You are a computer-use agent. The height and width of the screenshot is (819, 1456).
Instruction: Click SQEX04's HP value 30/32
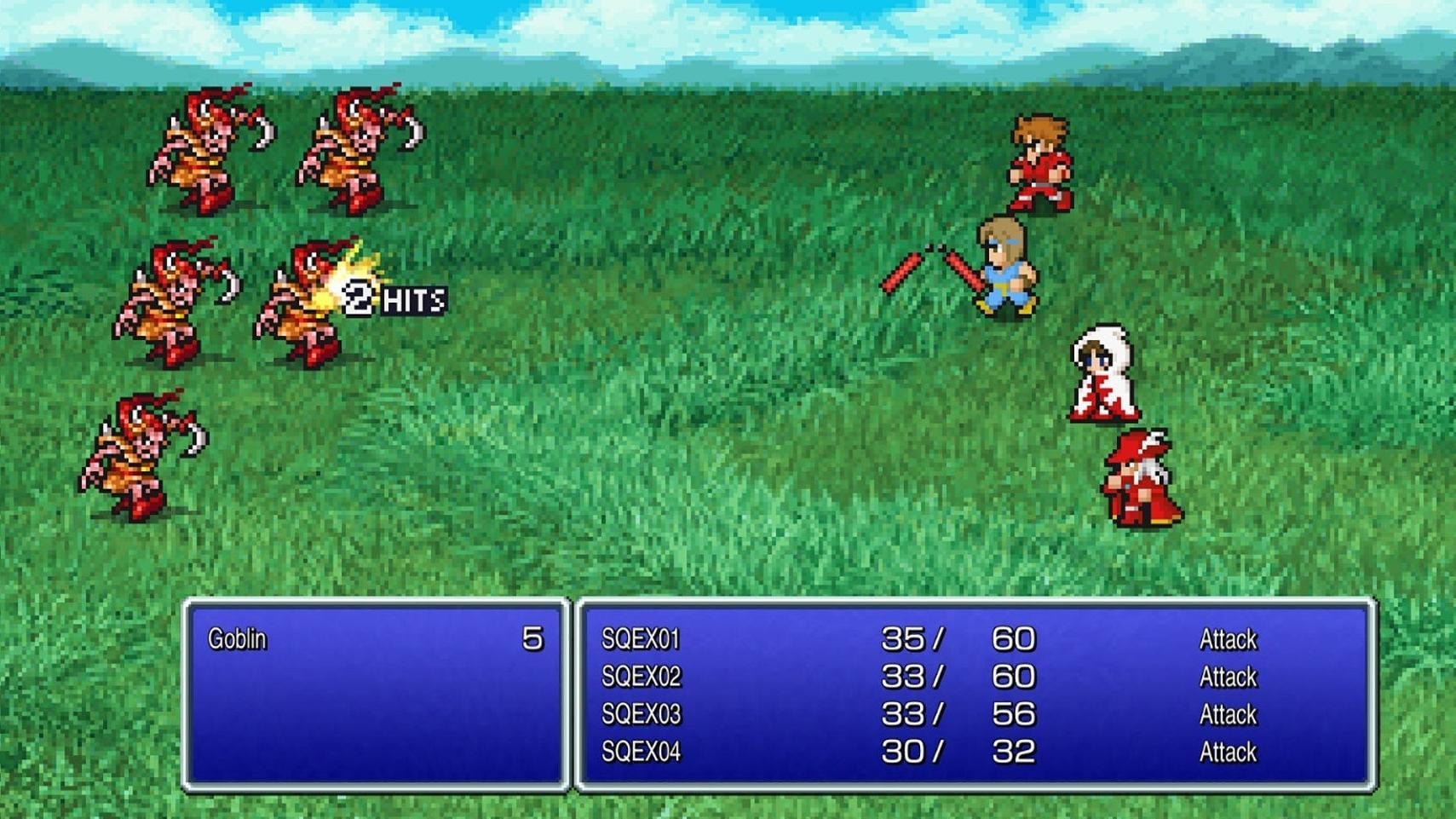click(x=954, y=753)
